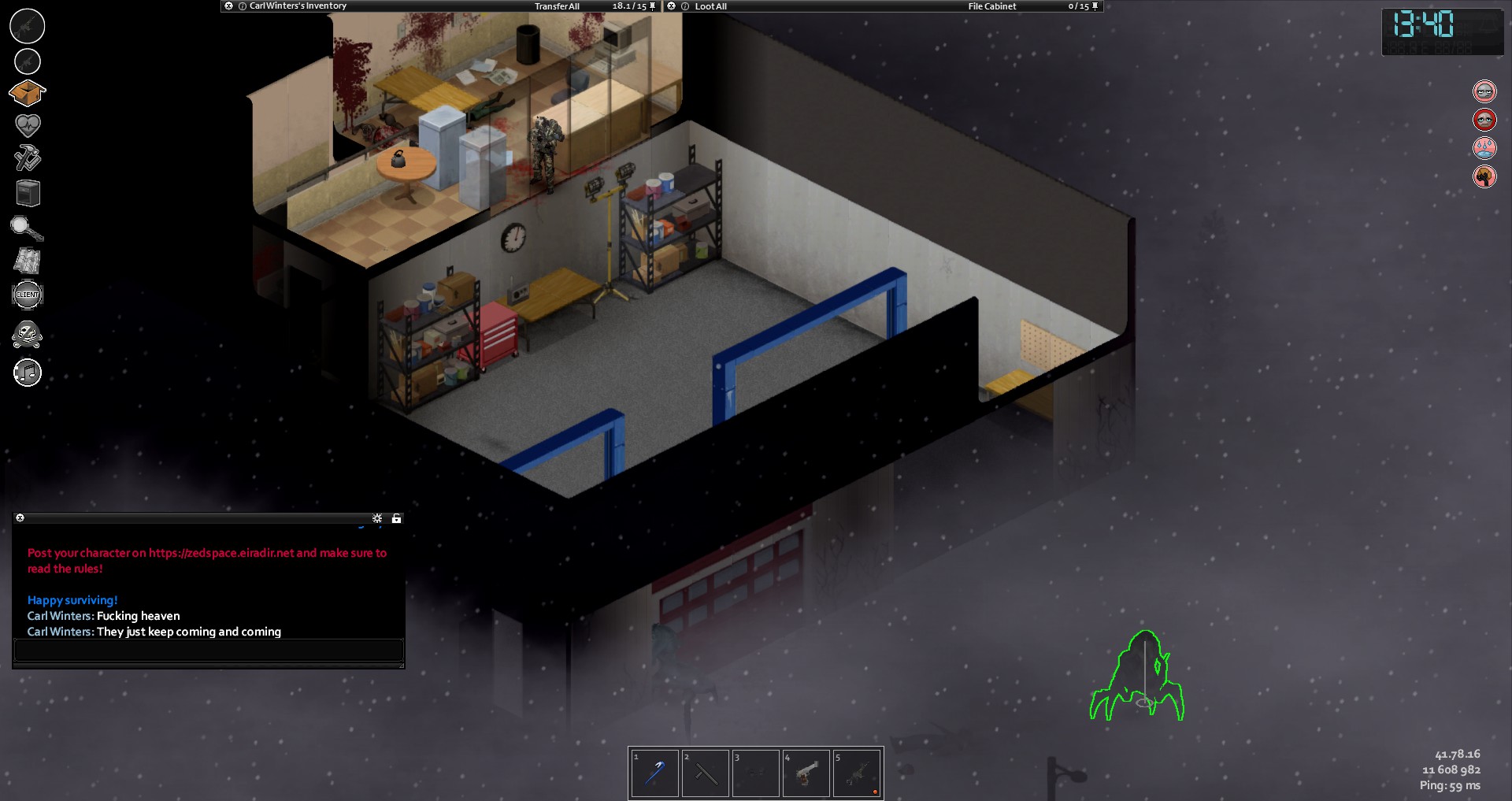Activate the magnifying glass search mode
The image size is (1512, 801).
(x=27, y=228)
